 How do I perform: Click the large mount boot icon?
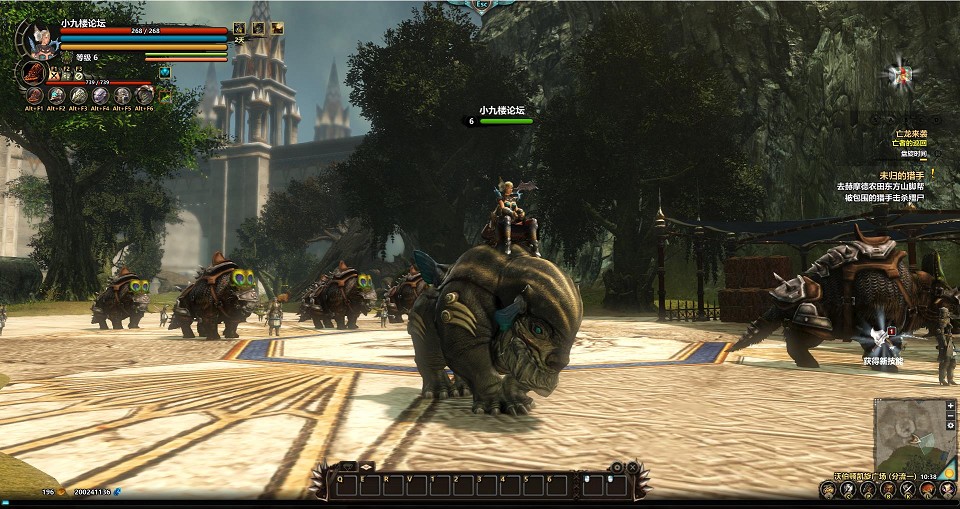click(31, 72)
